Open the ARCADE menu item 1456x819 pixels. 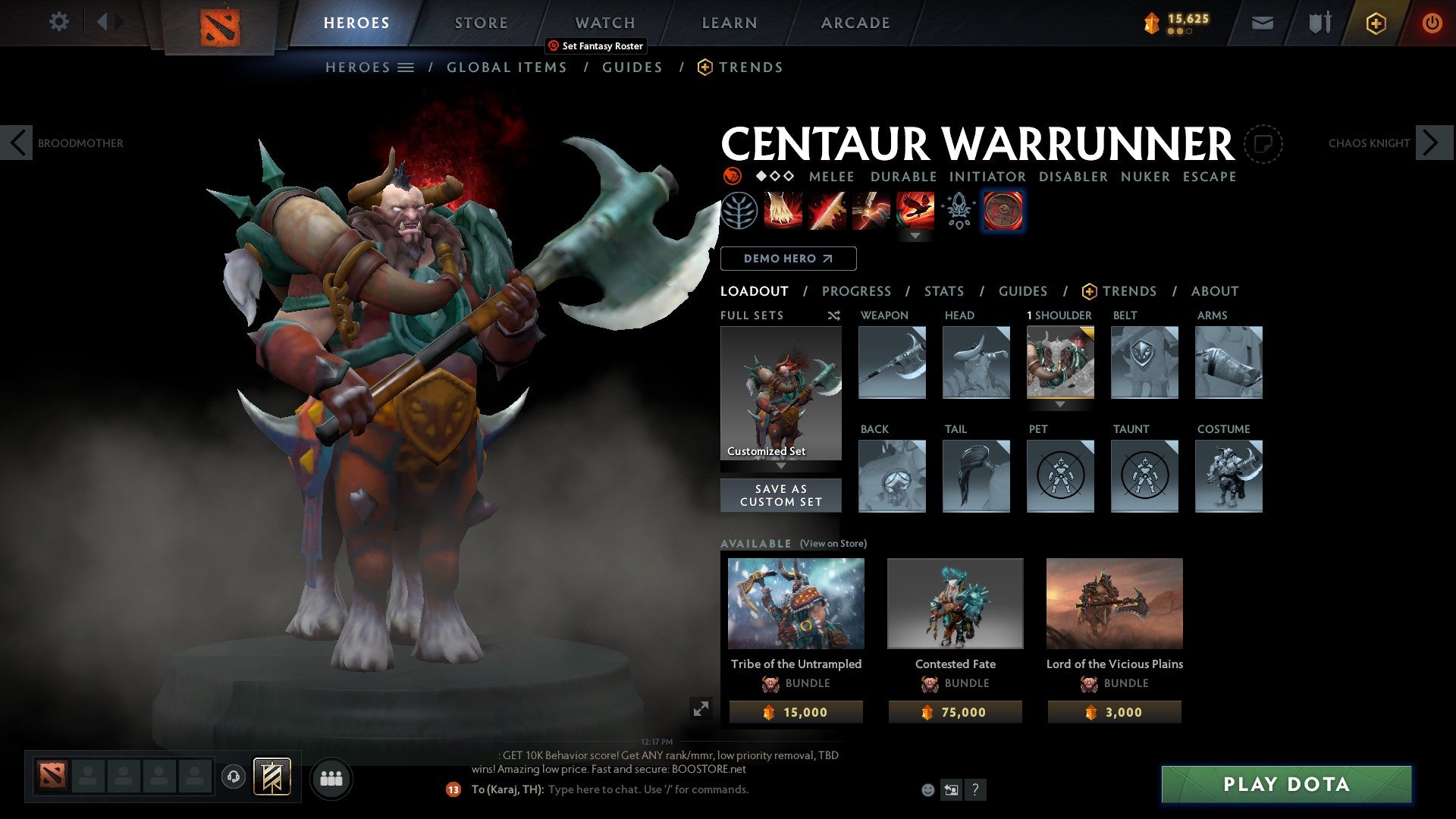point(855,23)
